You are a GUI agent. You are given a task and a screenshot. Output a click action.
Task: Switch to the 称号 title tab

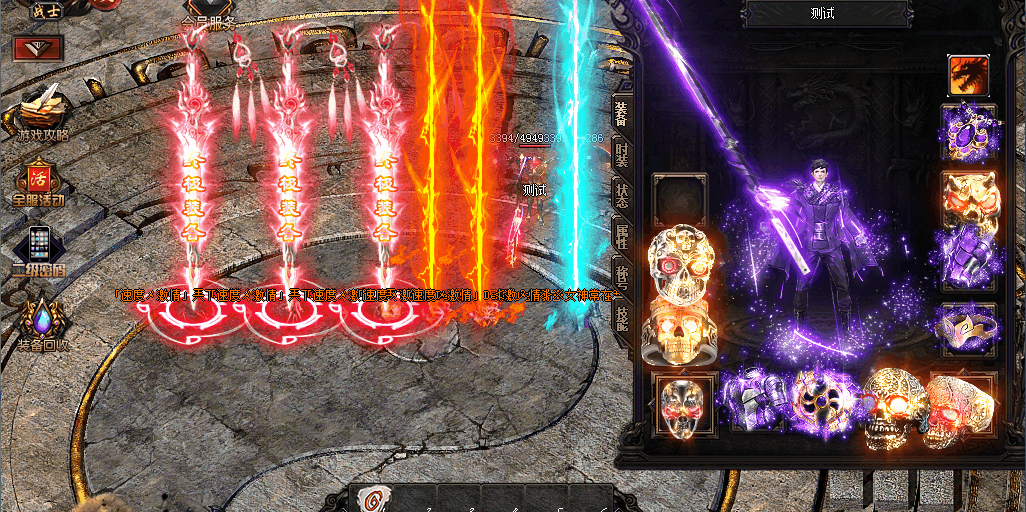[622, 276]
